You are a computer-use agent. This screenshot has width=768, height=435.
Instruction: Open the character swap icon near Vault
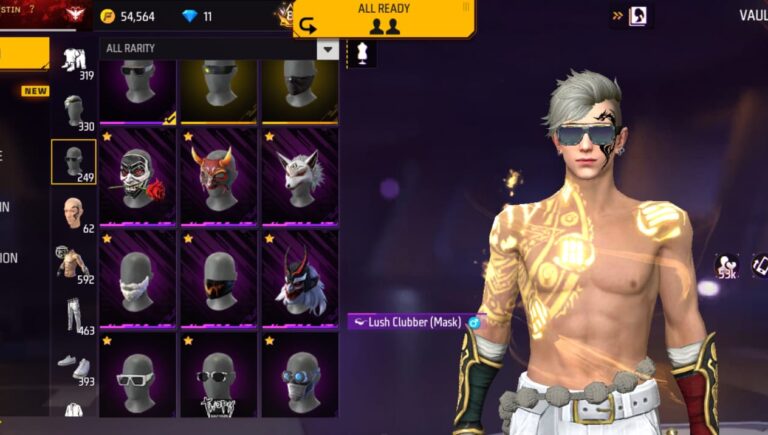(637, 16)
